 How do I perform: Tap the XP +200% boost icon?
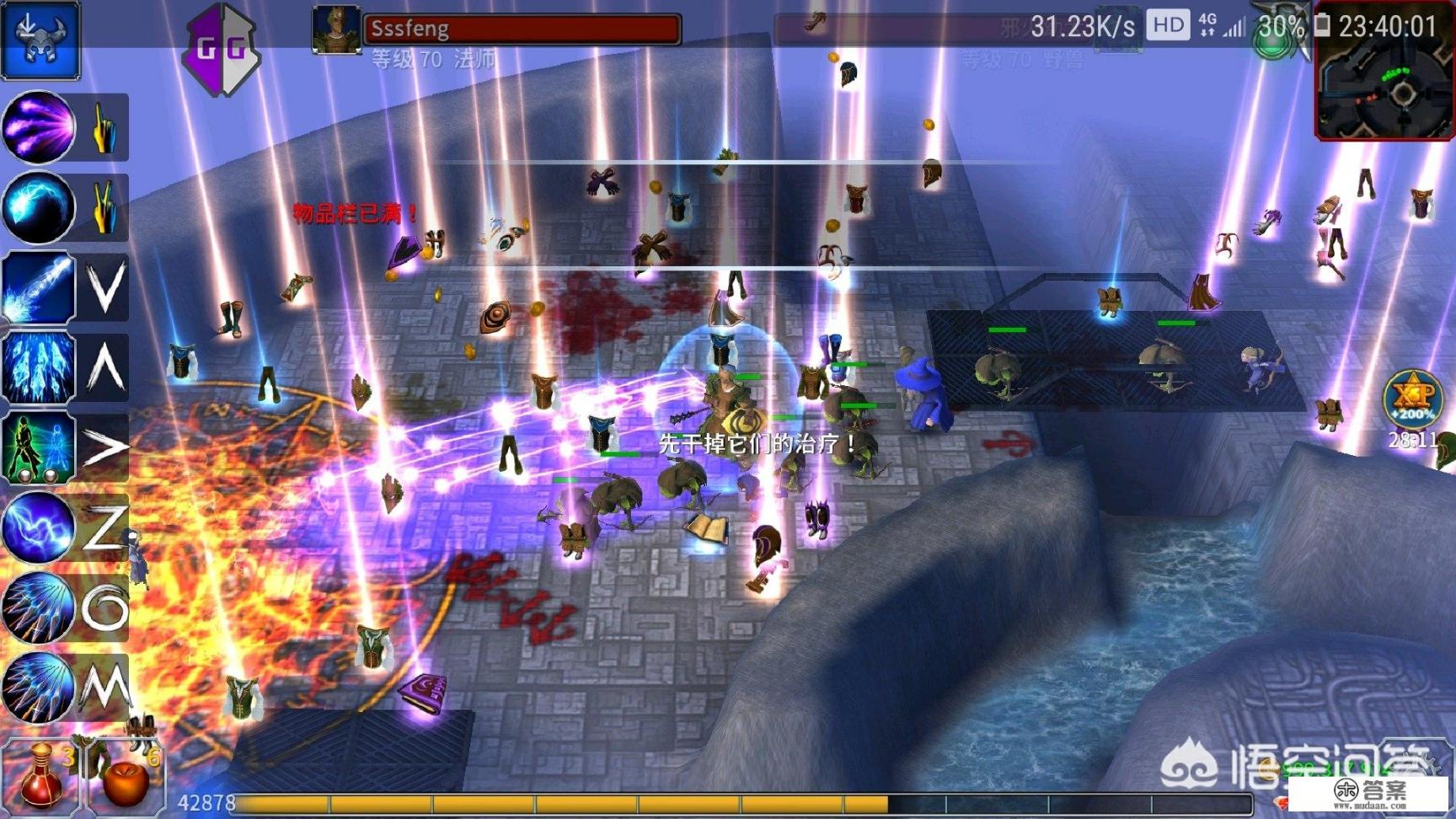1411,399
